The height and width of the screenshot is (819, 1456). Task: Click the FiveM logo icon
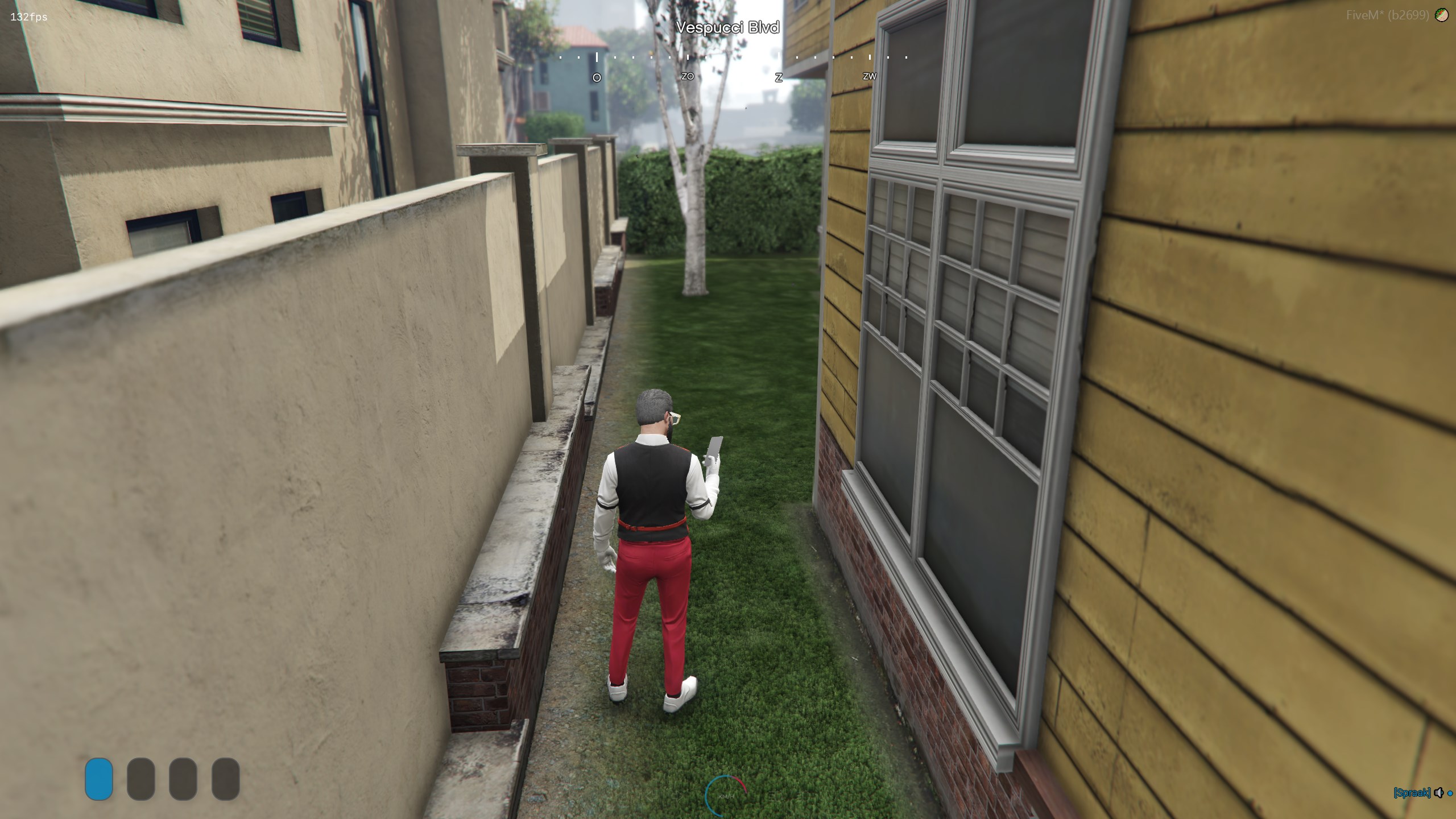(1442, 15)
